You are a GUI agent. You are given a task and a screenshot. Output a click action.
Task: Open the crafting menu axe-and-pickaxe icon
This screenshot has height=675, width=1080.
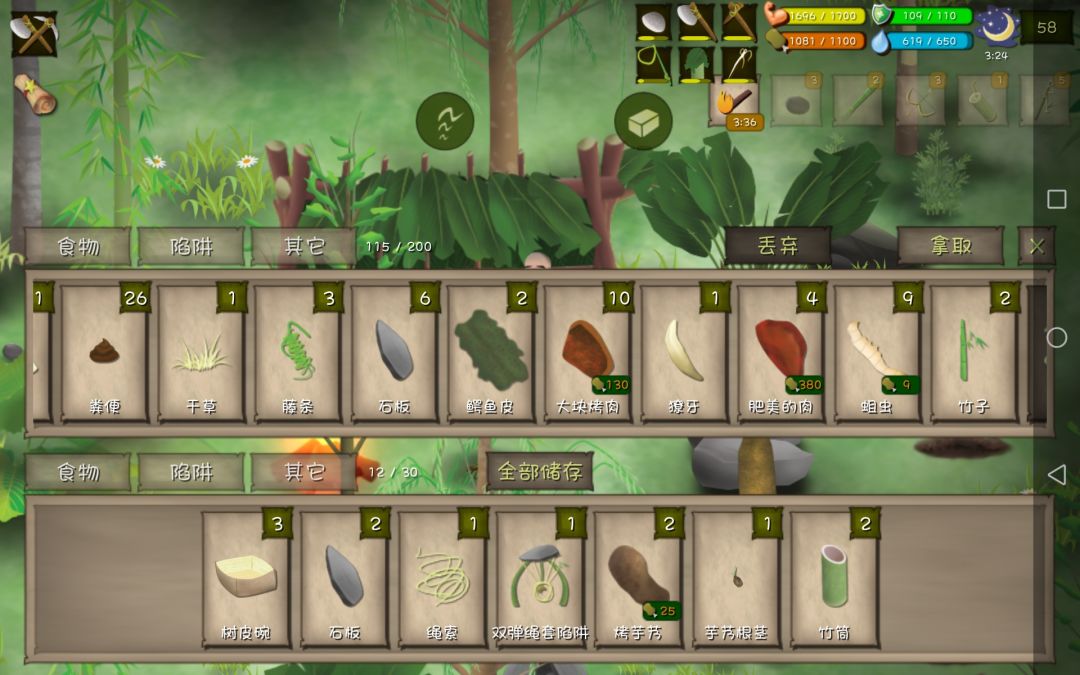34,35
